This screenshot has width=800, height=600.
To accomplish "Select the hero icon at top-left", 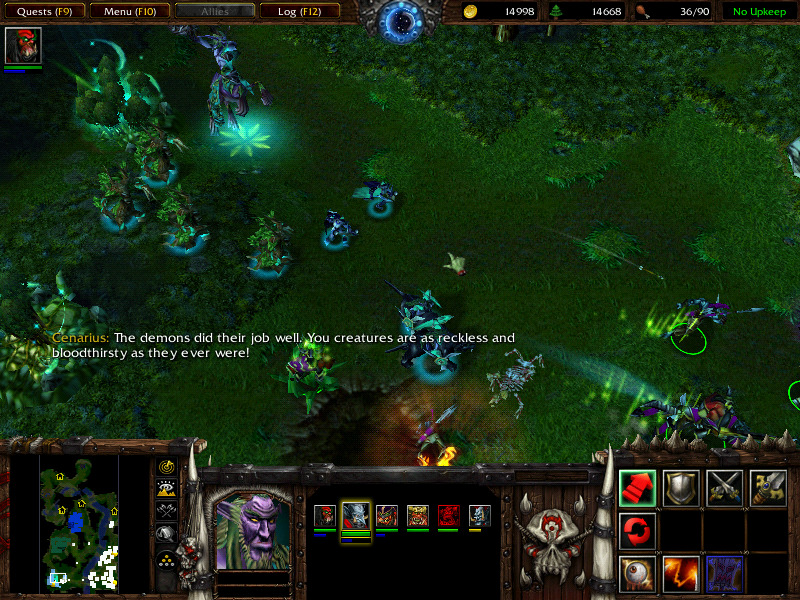I will click(x=23, y=47).
